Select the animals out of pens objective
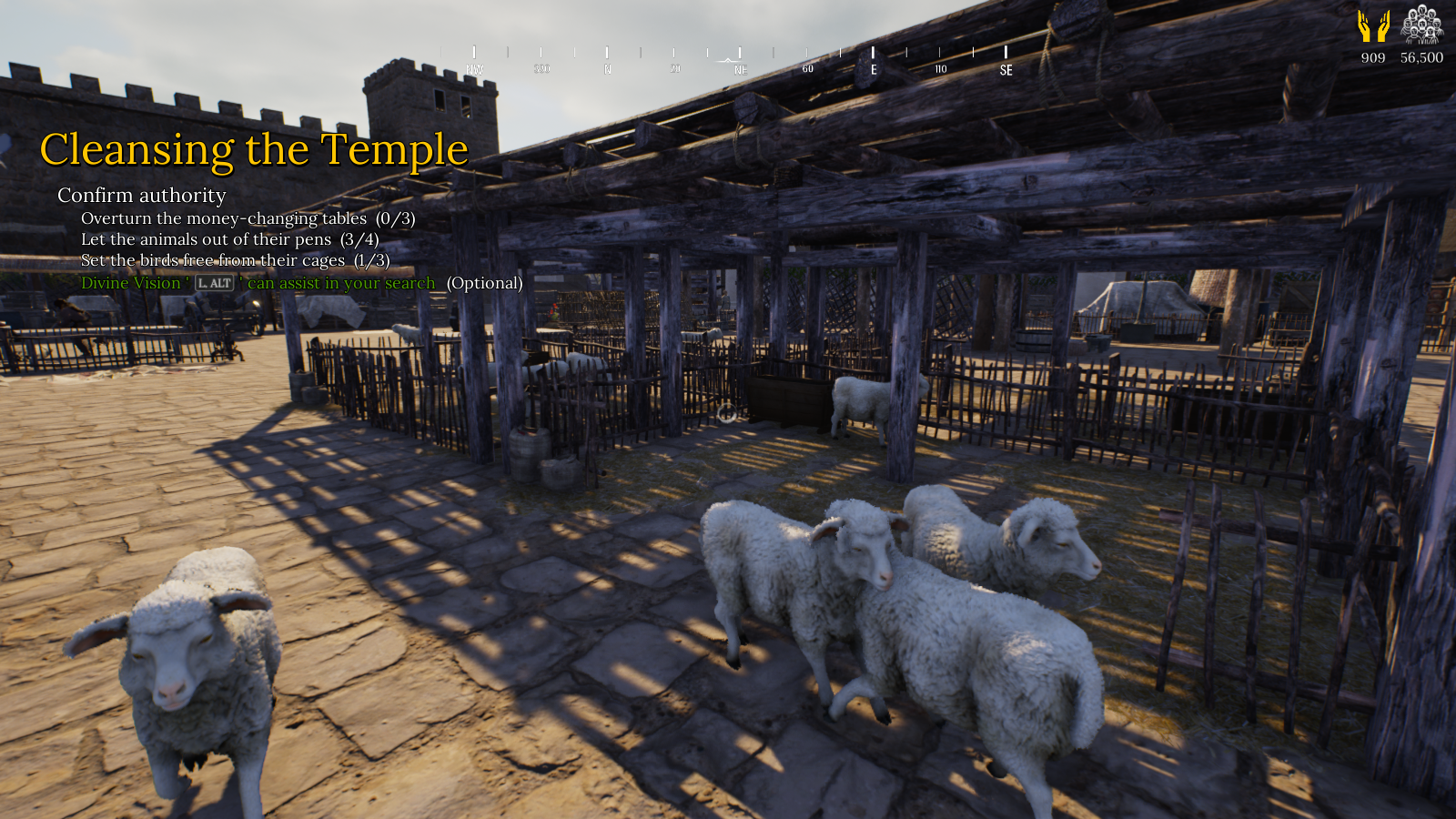This screenshot has width=1456, height=819. click(x=229, y=239)
